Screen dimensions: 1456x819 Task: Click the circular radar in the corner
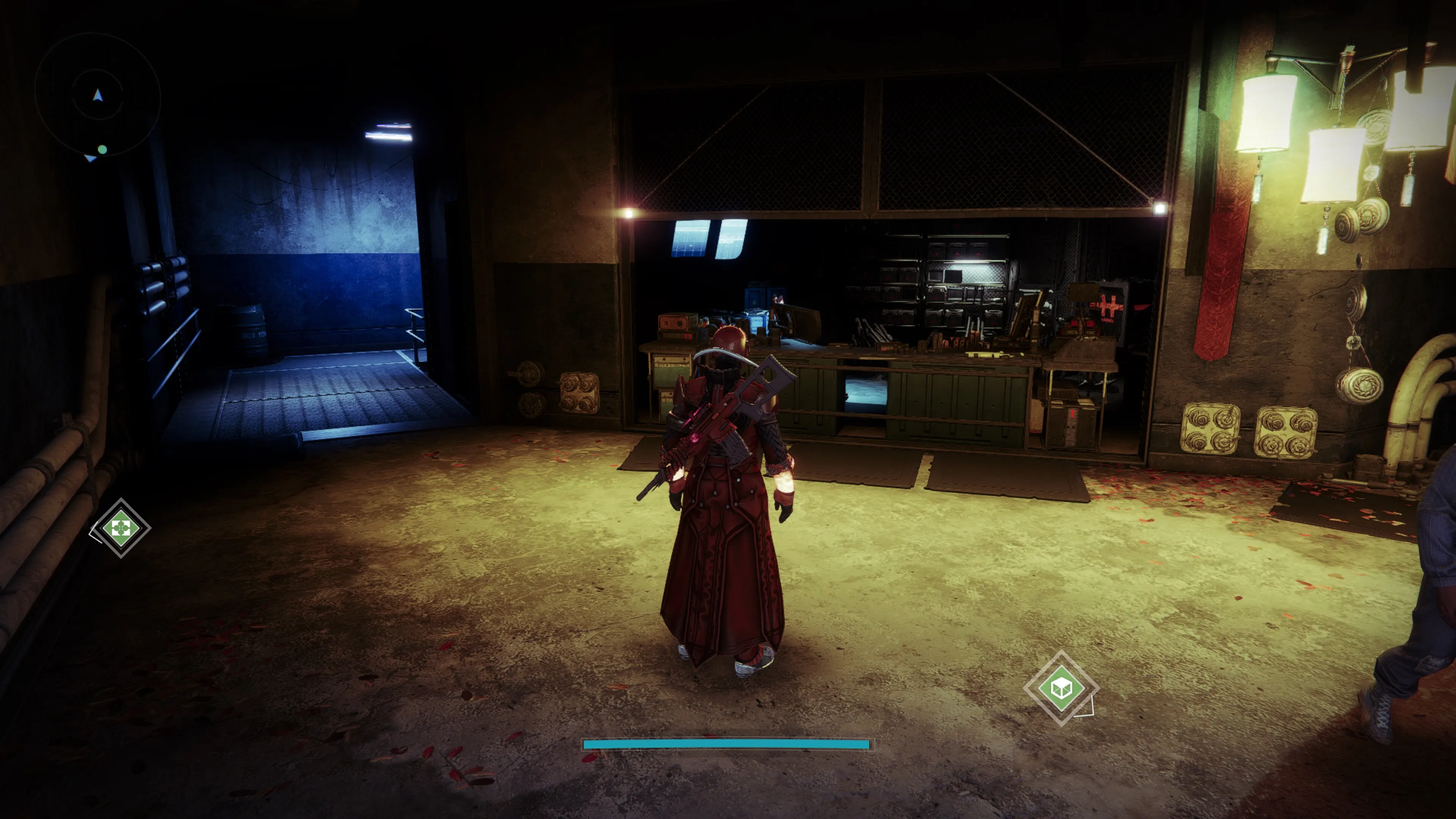pyautogui.click(x=98, y=96)
